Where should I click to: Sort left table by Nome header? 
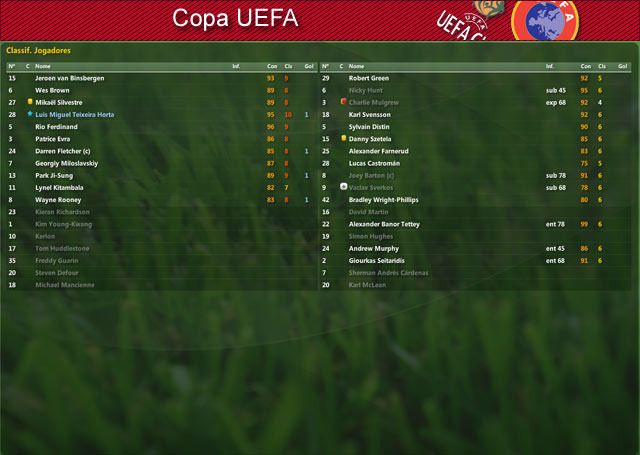tap(44, 66)
